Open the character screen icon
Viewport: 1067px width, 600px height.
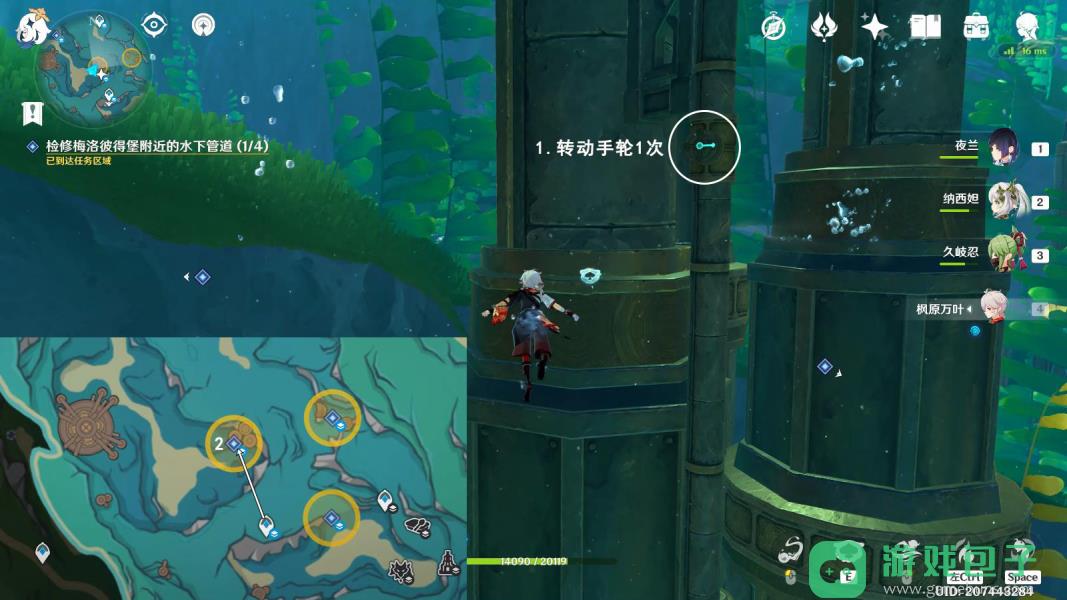point(1027,27)
